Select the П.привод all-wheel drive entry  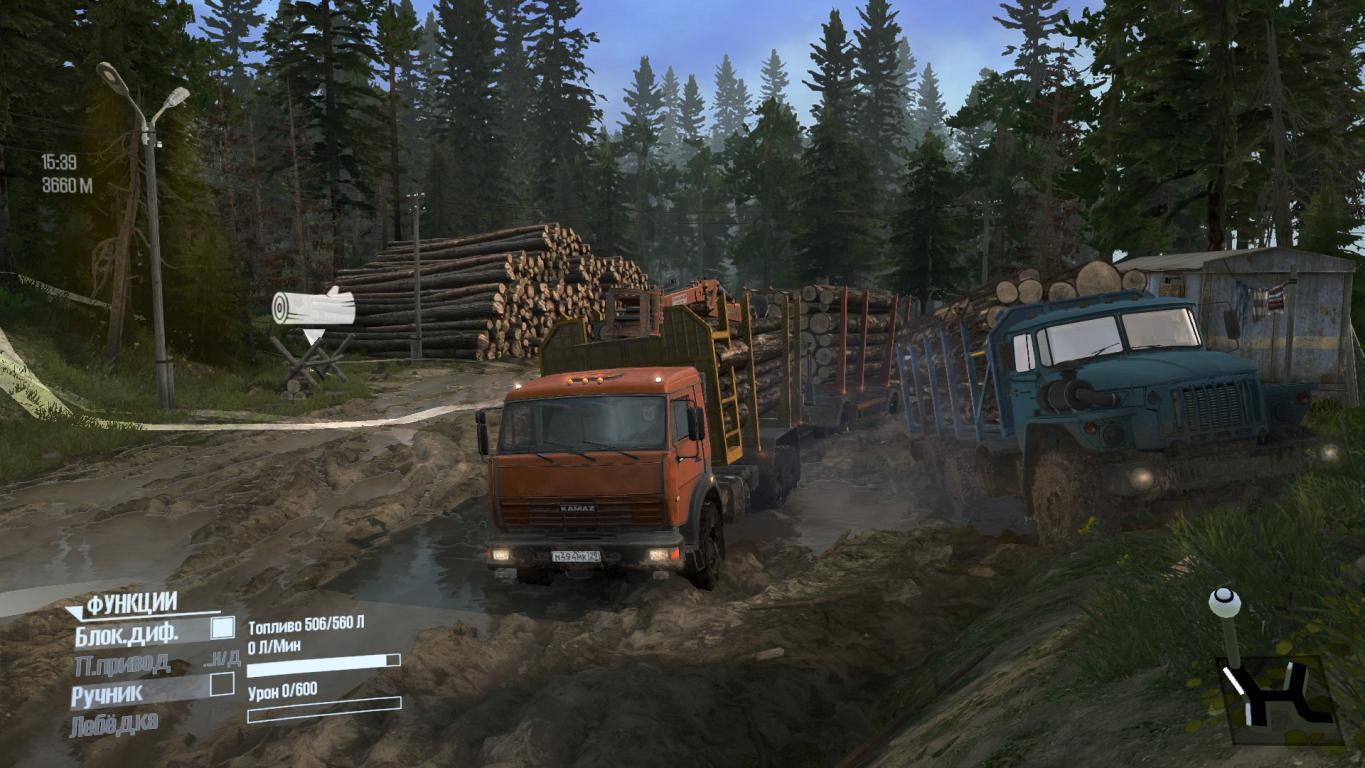coord(121,664)
